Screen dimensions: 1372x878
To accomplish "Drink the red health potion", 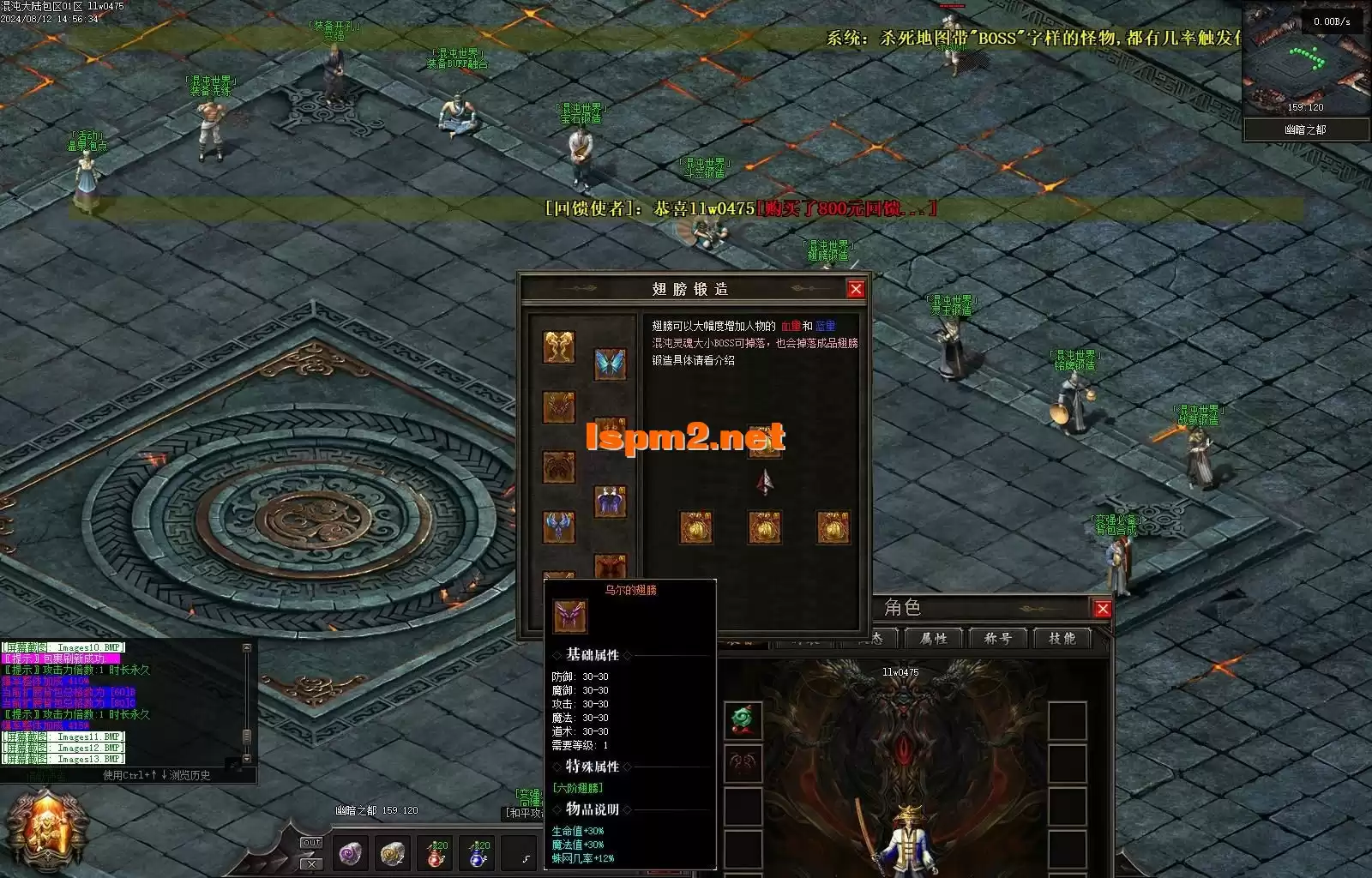I will (x=436, y=853).
